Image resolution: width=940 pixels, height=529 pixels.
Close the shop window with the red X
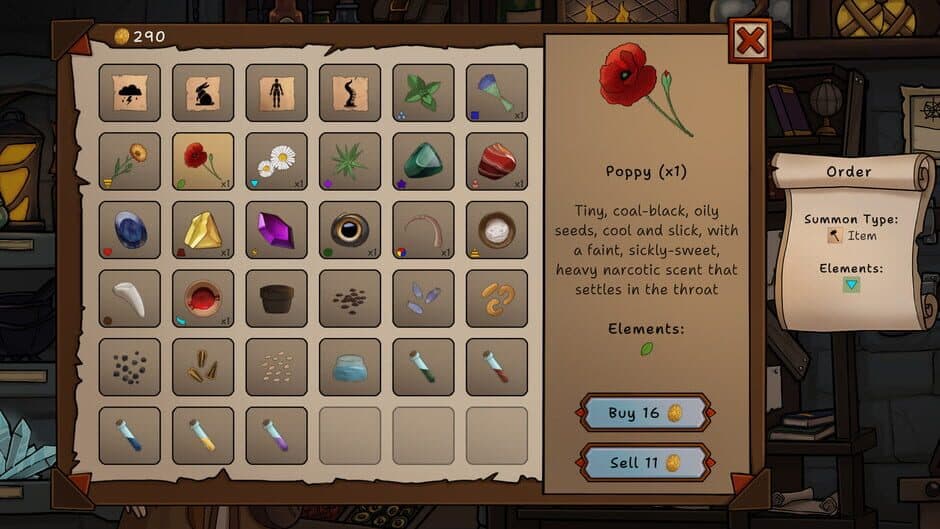coord(750,42)
